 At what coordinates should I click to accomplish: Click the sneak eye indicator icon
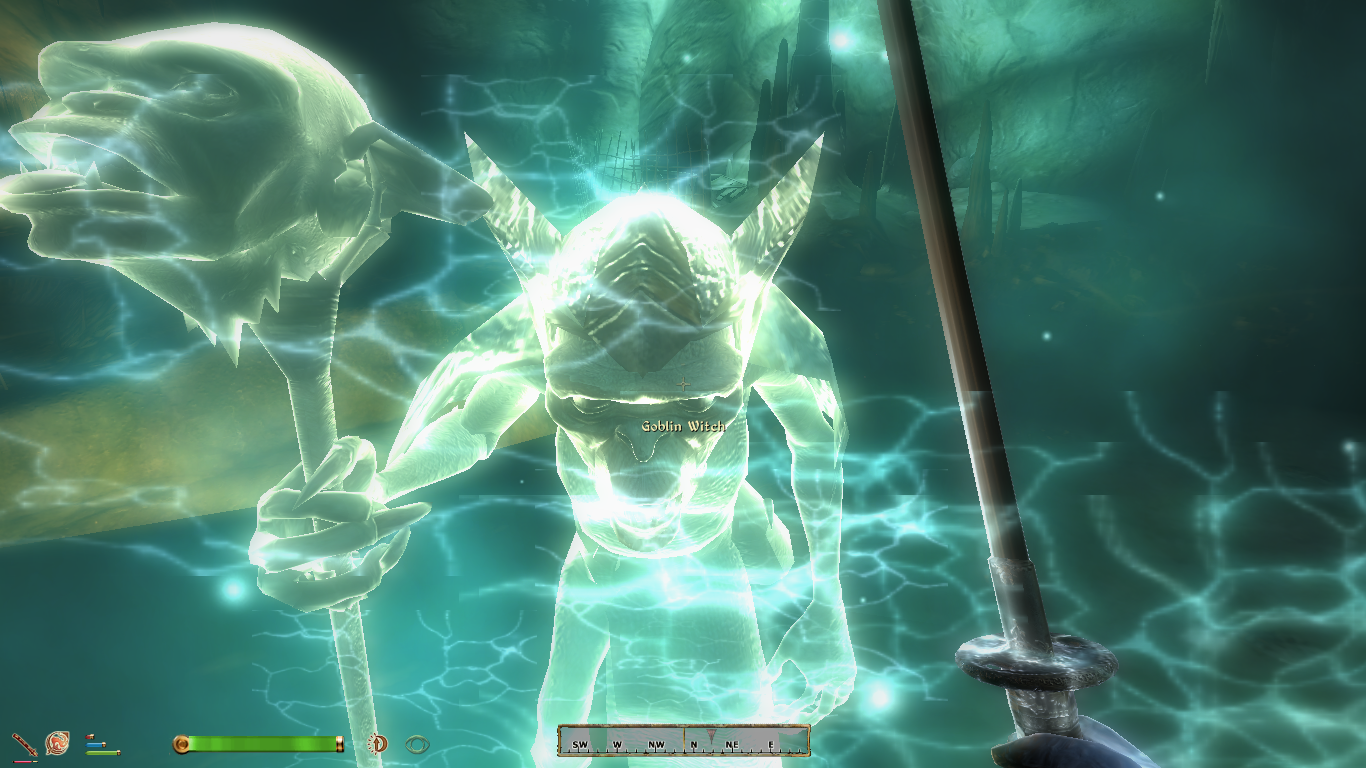[417, 744]
